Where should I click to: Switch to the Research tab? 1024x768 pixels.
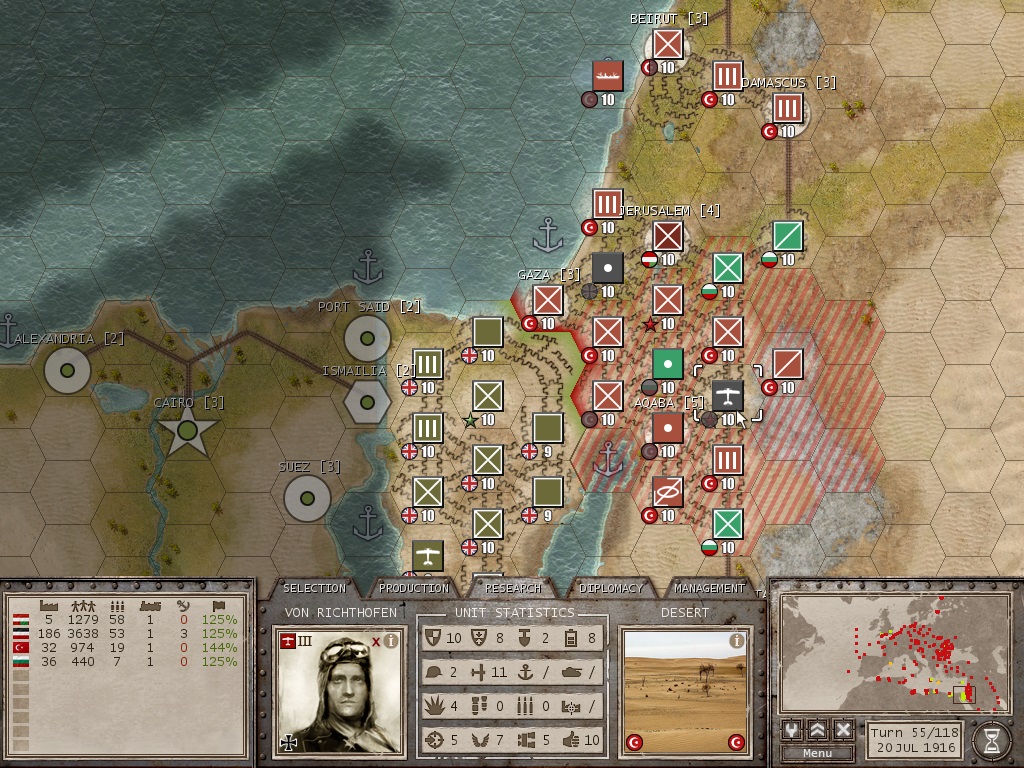[x=513, y=588]
